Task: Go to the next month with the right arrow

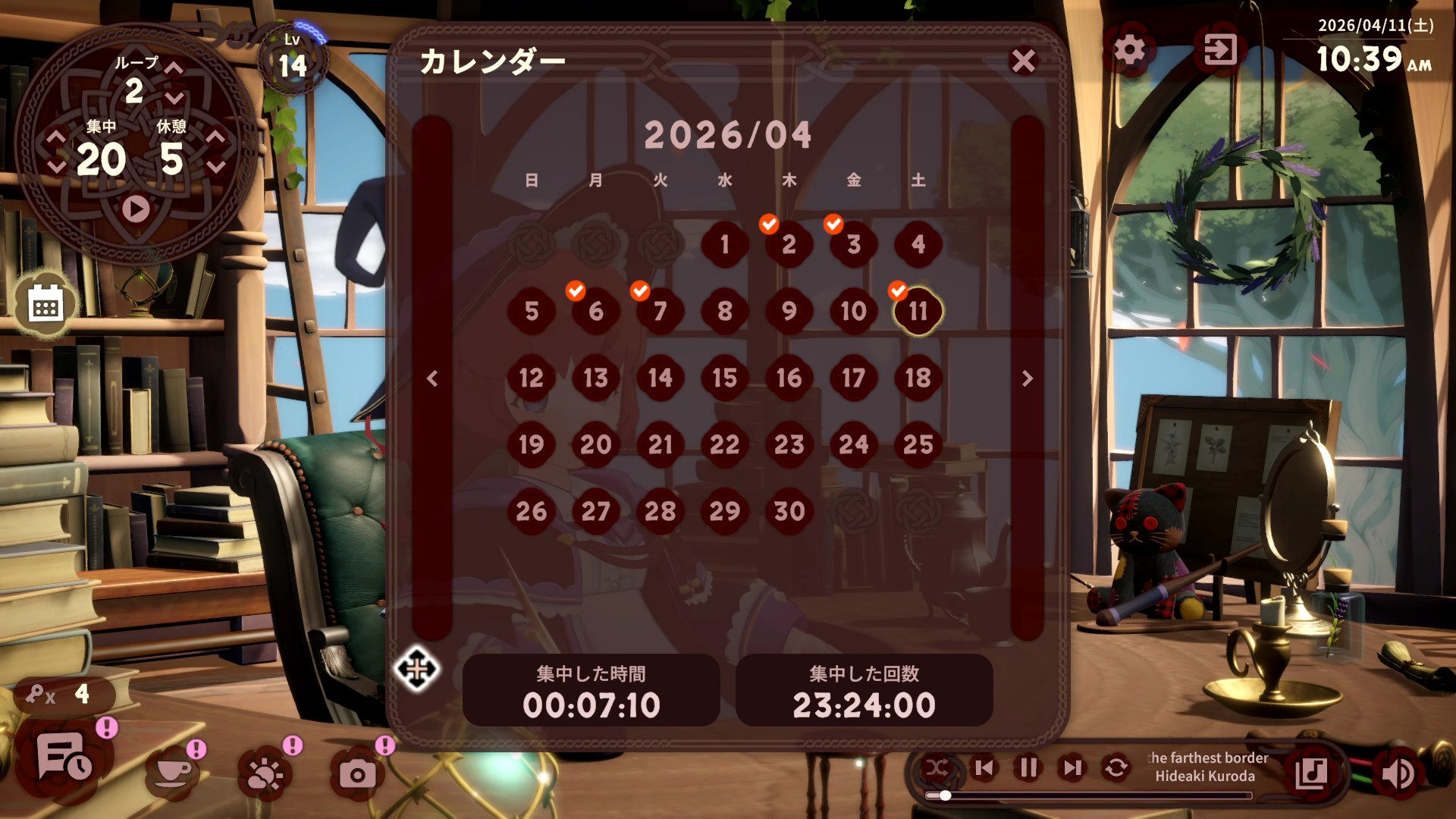Action: pos(1028,379)
